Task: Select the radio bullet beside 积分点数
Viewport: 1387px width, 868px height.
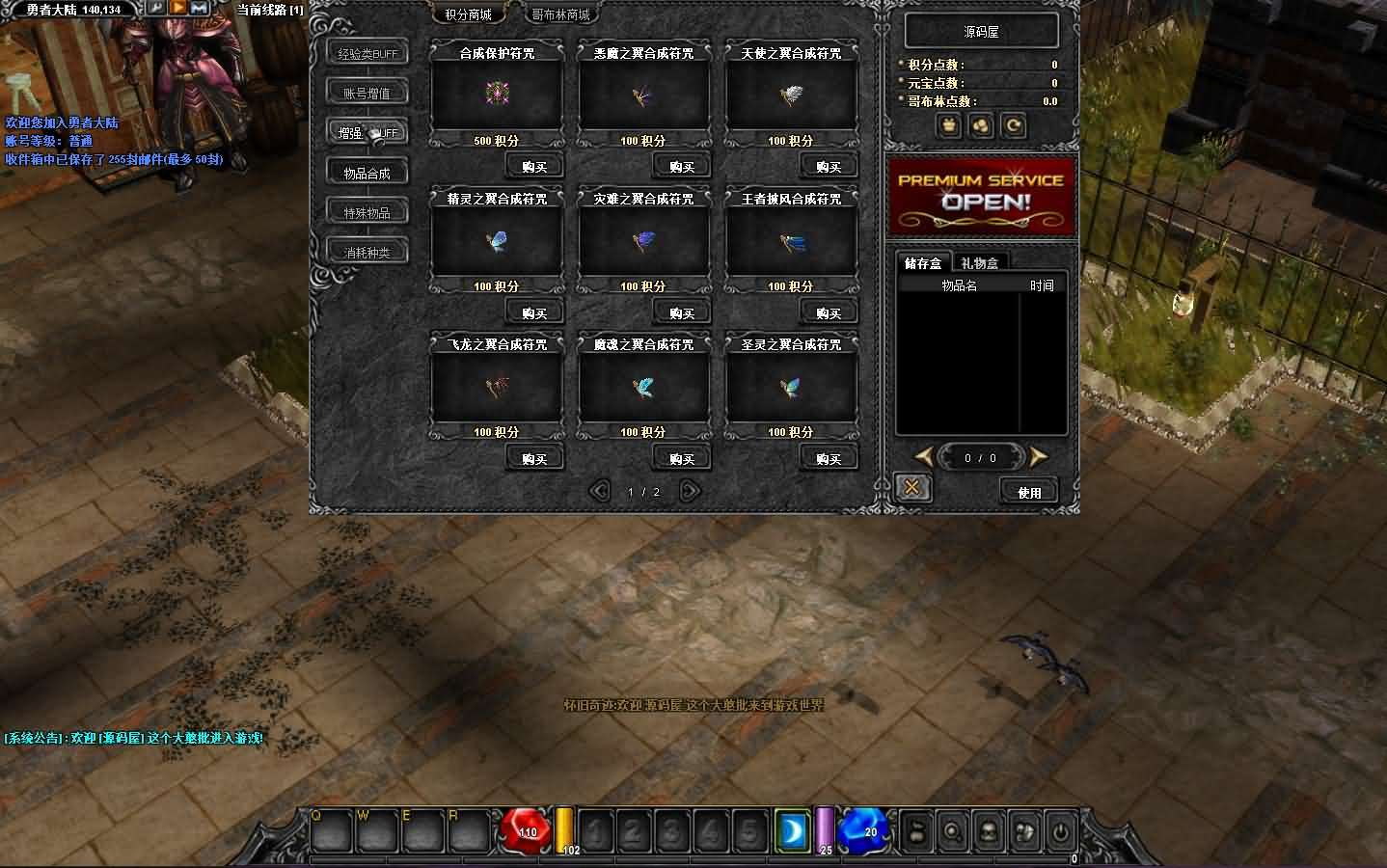Action: [900, 64]
